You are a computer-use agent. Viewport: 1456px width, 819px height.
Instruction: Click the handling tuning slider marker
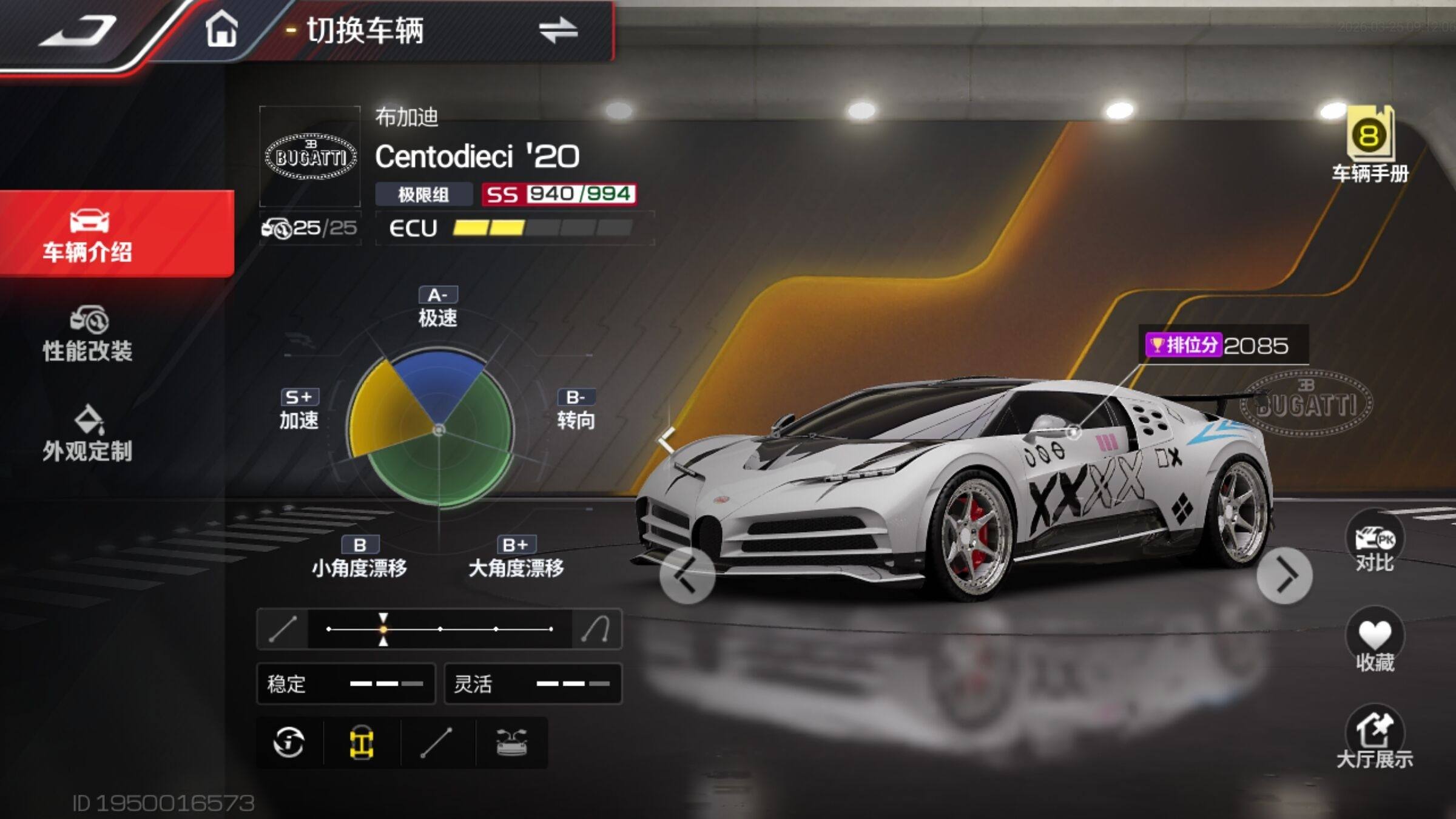click(383, 629)
